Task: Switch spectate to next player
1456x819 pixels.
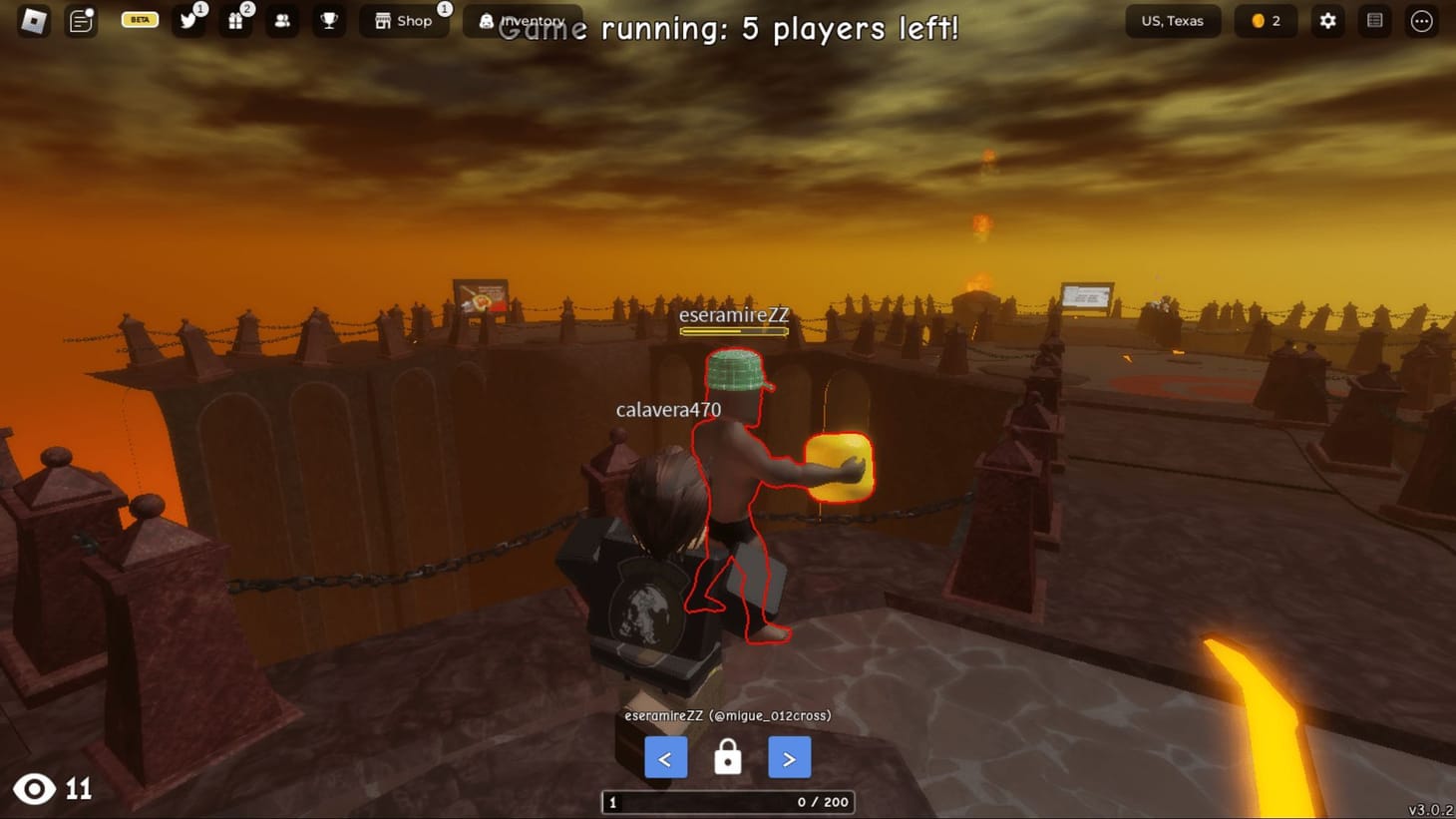Action: click(x=789, y=757)
